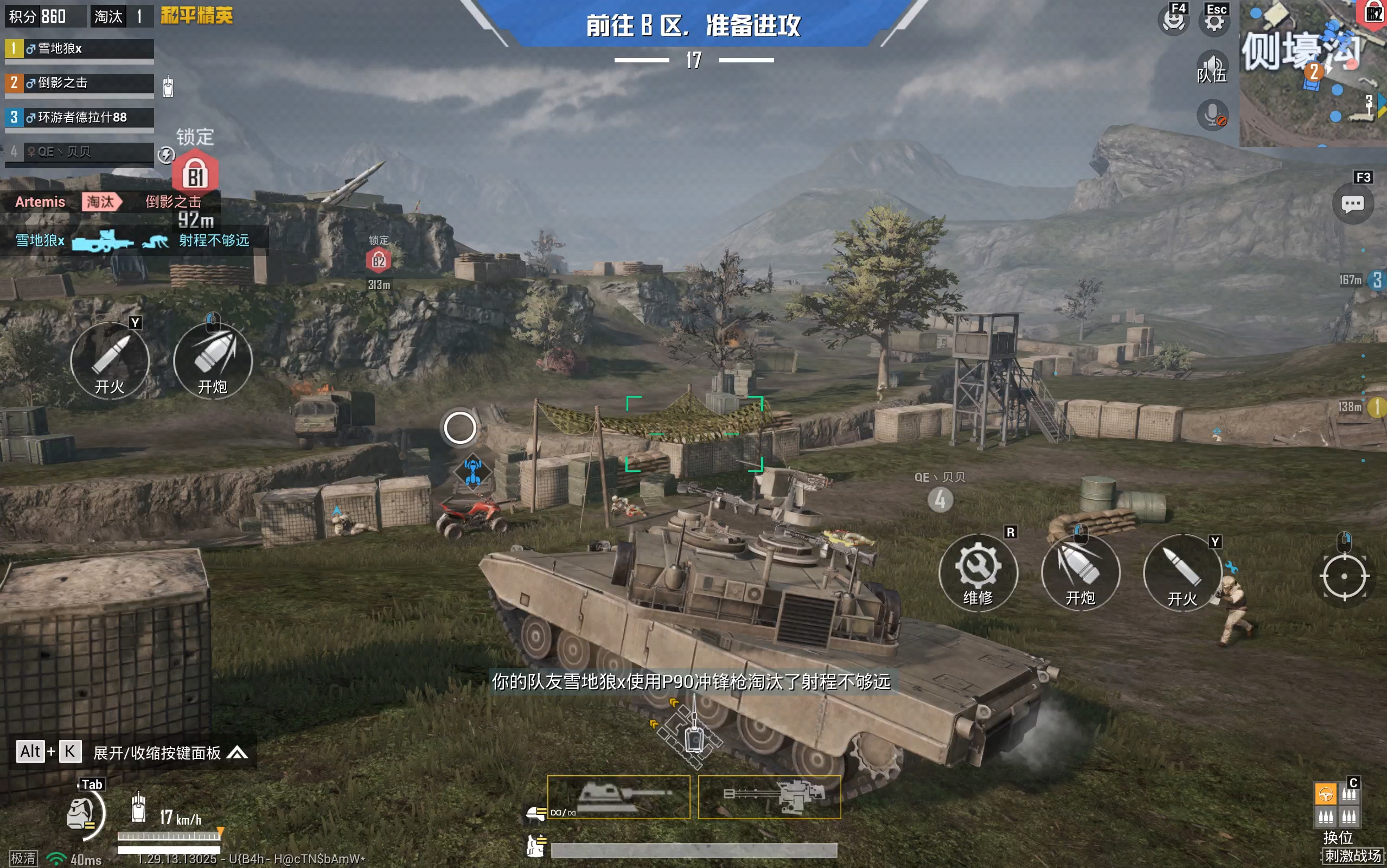Open the backpack icon
Viewport: 1387px width, 868px height.
(x=81, y=813)
